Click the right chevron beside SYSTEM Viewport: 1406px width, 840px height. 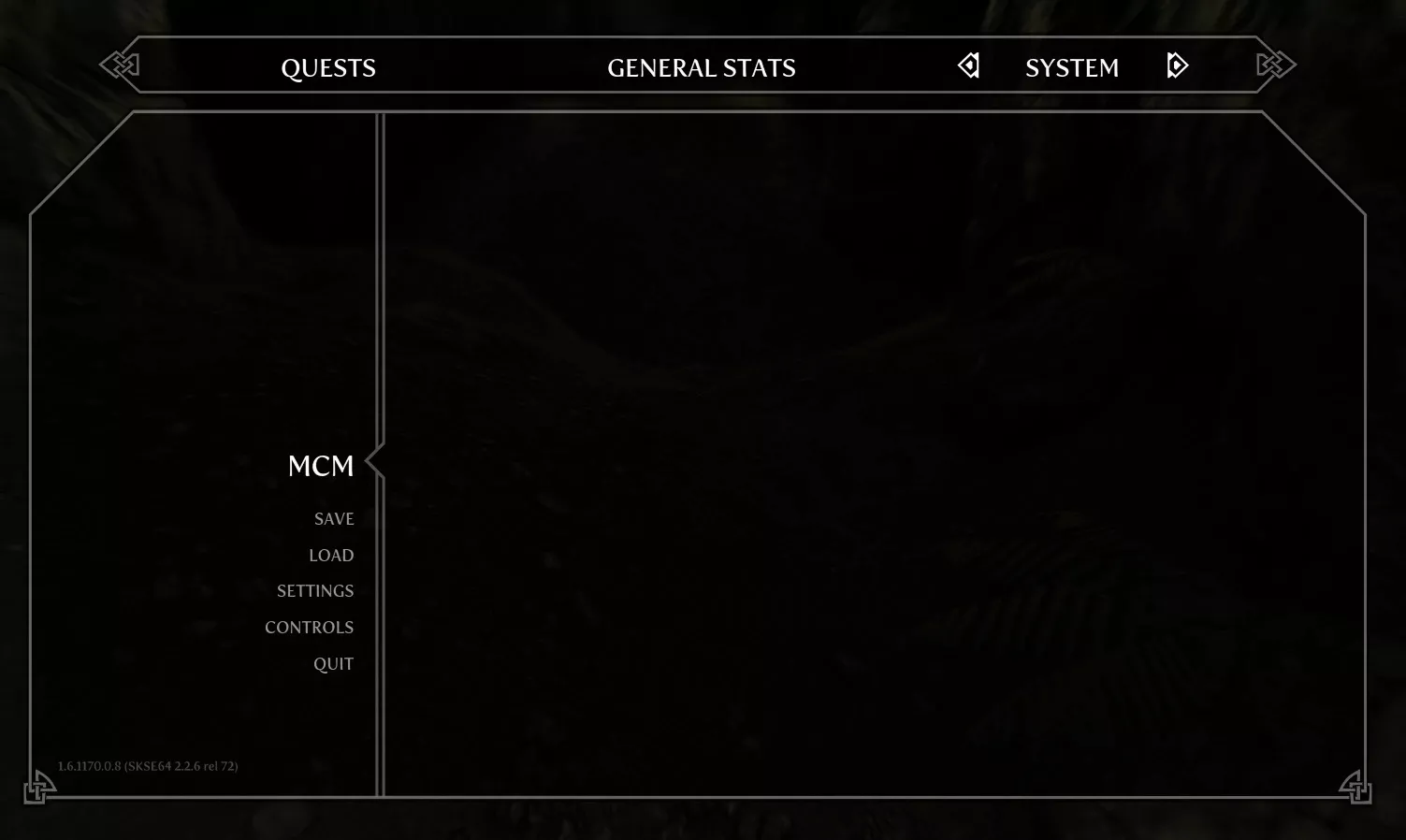click(1178, 65)
